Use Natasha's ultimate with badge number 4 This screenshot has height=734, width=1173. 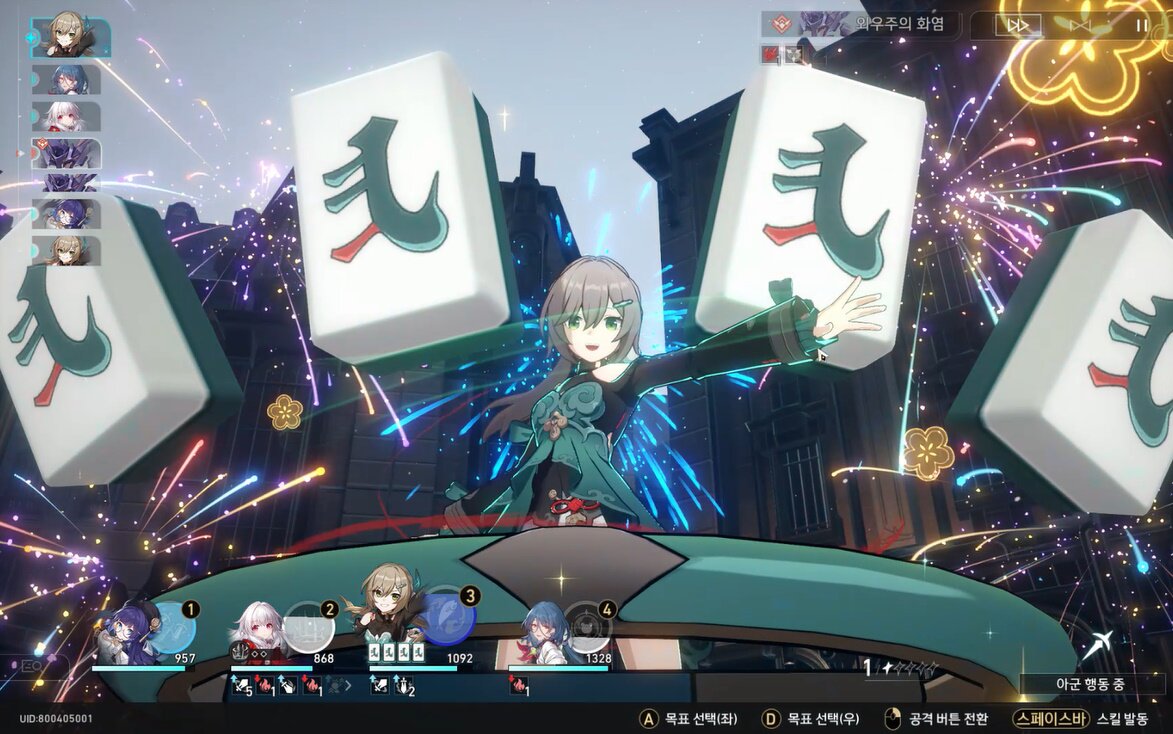point(587,626)
